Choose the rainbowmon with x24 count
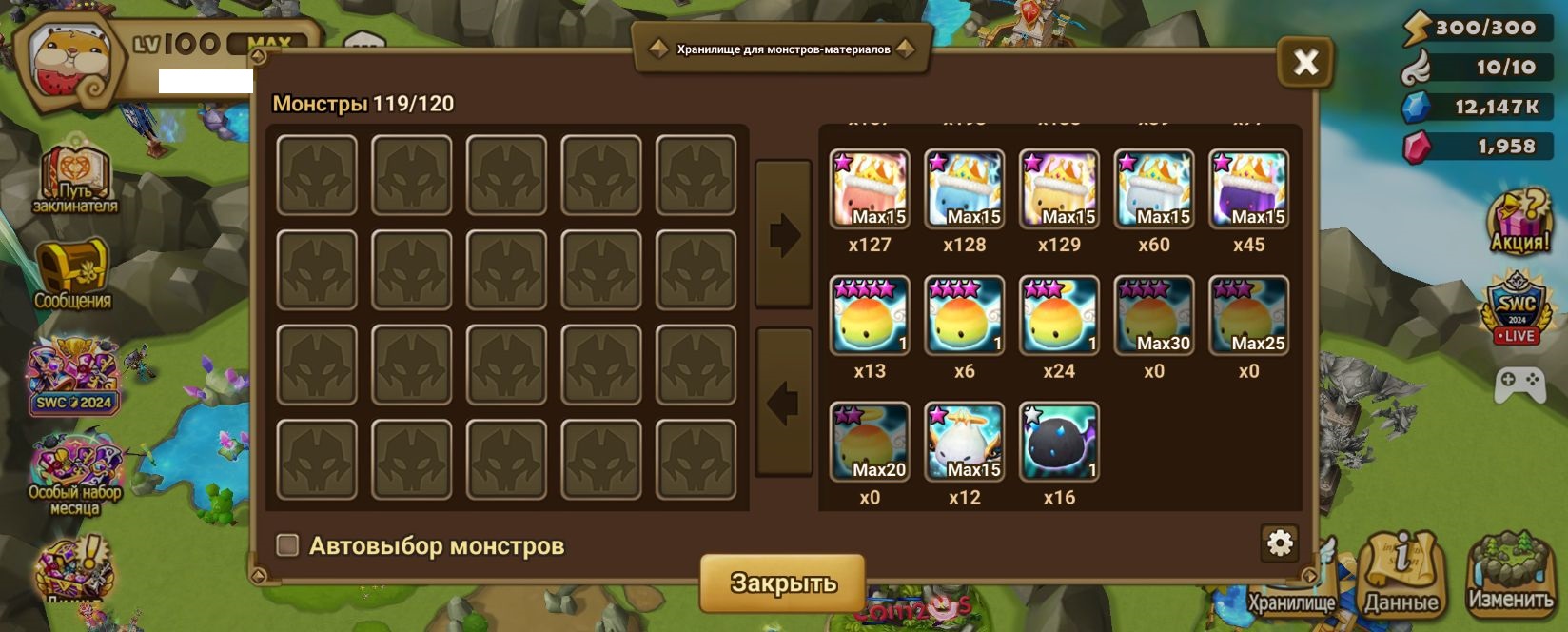The width and height of the screenshot is (1568, 632). [x=1059, y=316]
